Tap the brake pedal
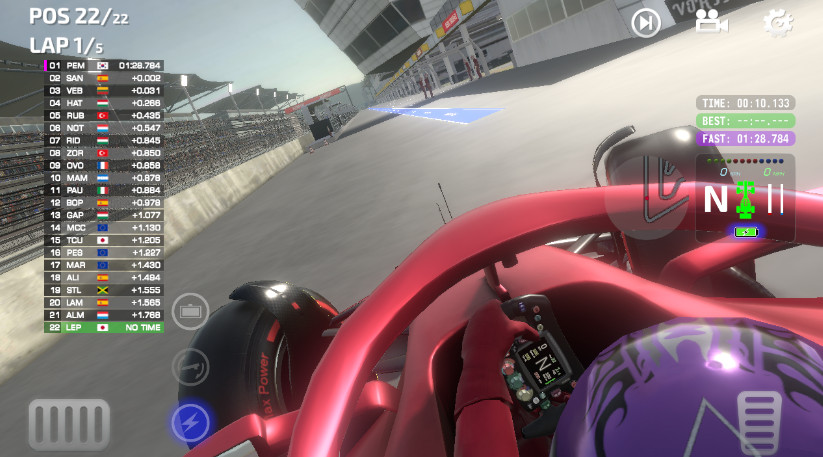This screenshot has height=457, width=823. tap(68, 421)
